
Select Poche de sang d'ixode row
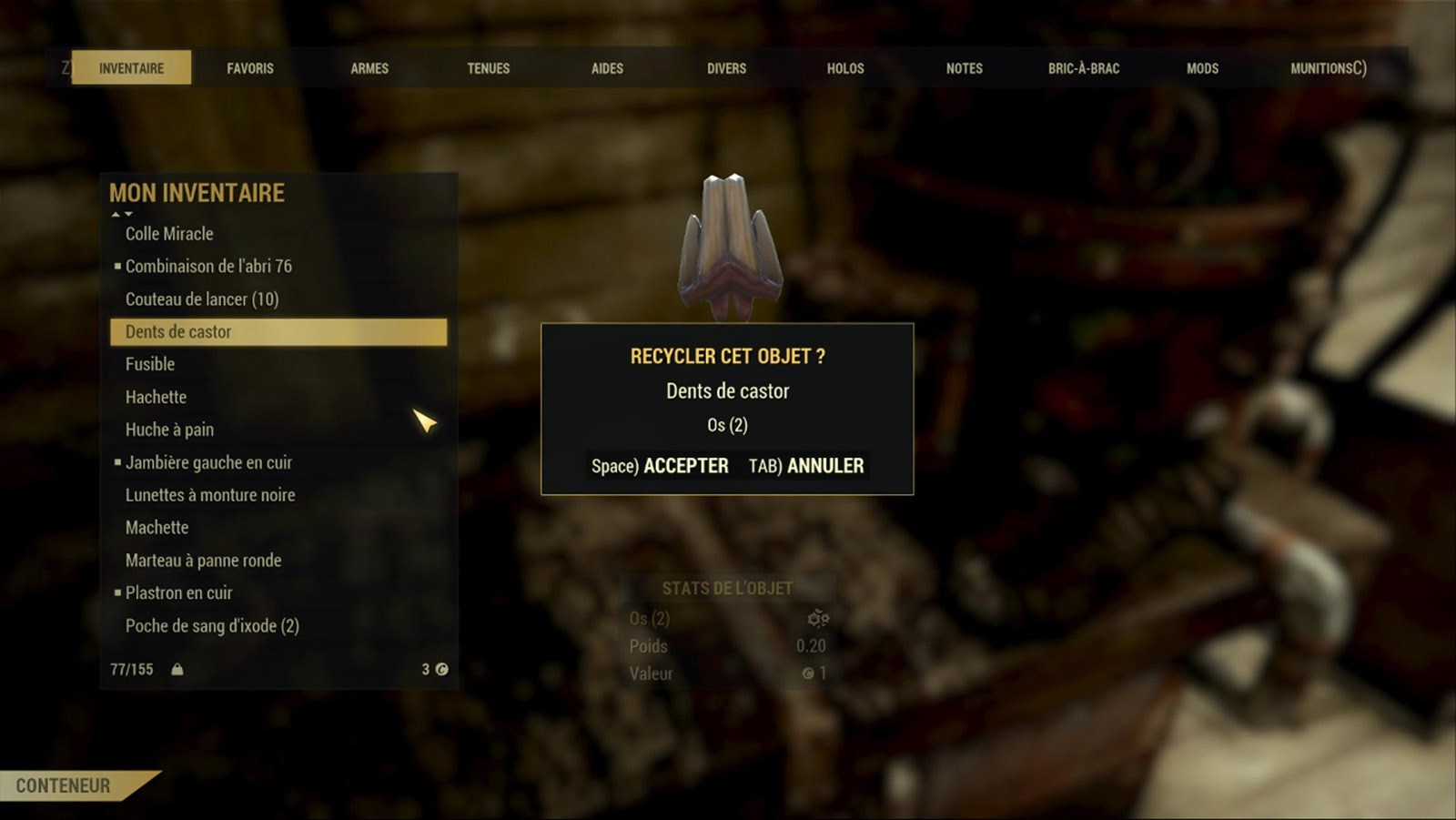click(212, 626)
